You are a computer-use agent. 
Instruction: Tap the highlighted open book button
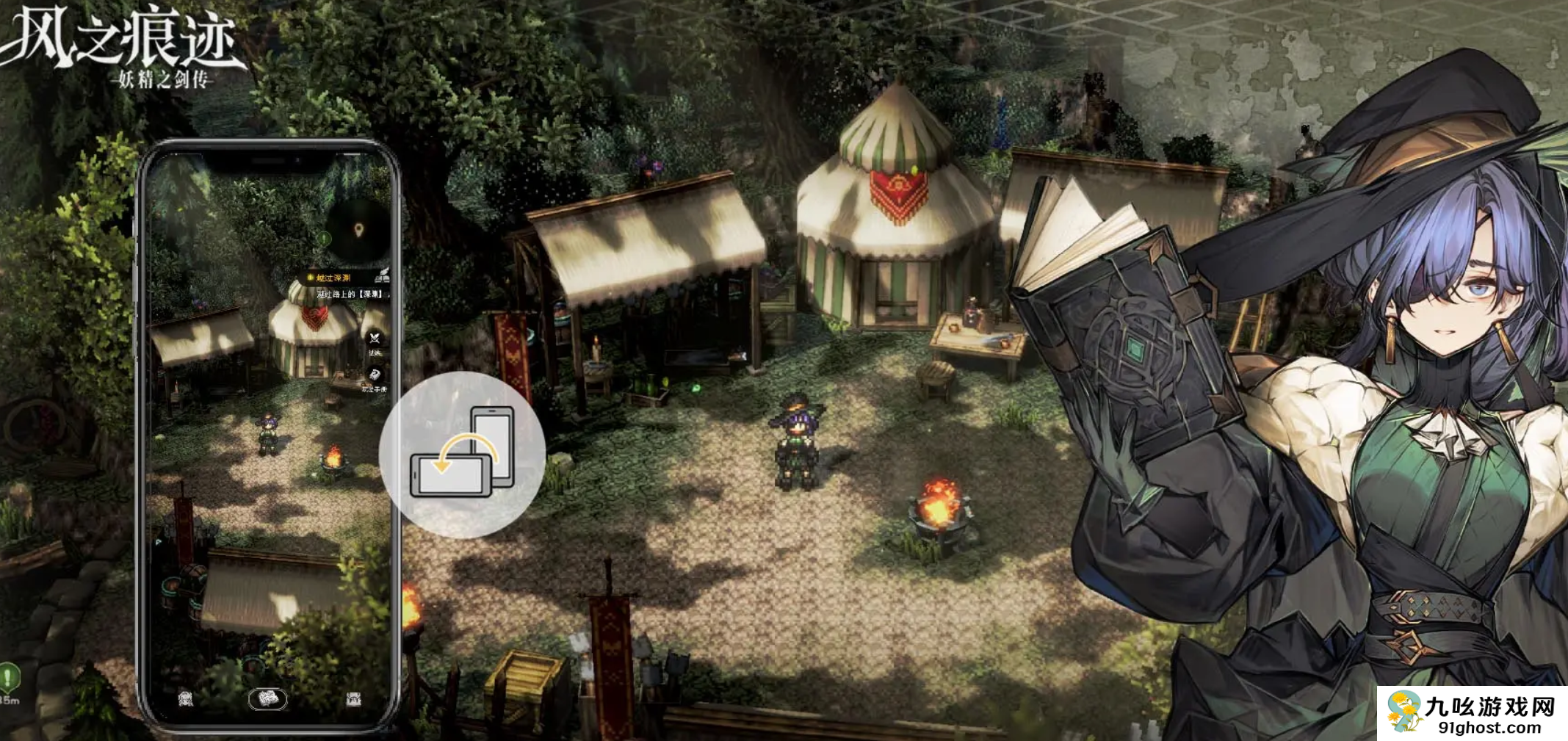point(267,698)
